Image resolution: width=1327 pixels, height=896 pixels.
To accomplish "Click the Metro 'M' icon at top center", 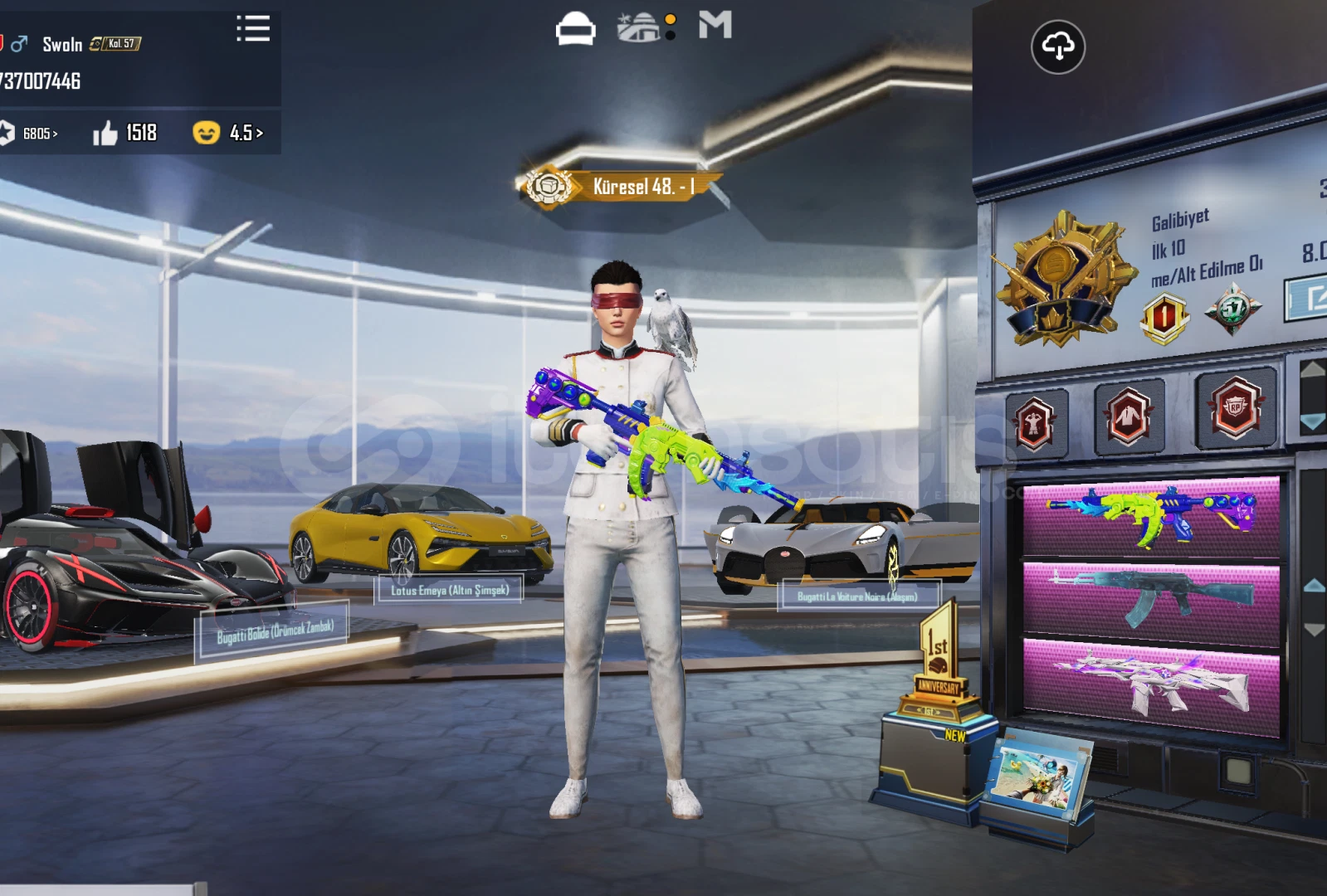I will tap(715, 26).
